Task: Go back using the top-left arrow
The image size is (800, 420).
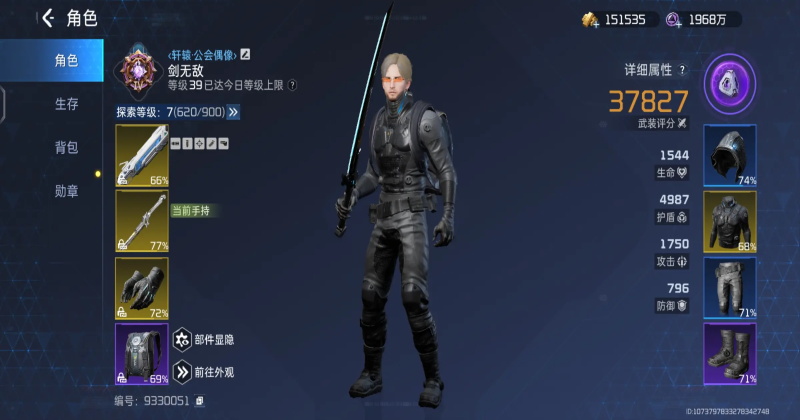Action: click(47, 18)
